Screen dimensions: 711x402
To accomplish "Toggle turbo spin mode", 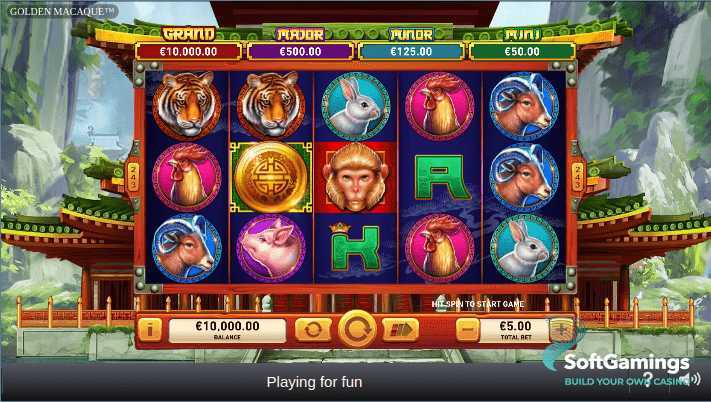I will (x=401, y=329).
